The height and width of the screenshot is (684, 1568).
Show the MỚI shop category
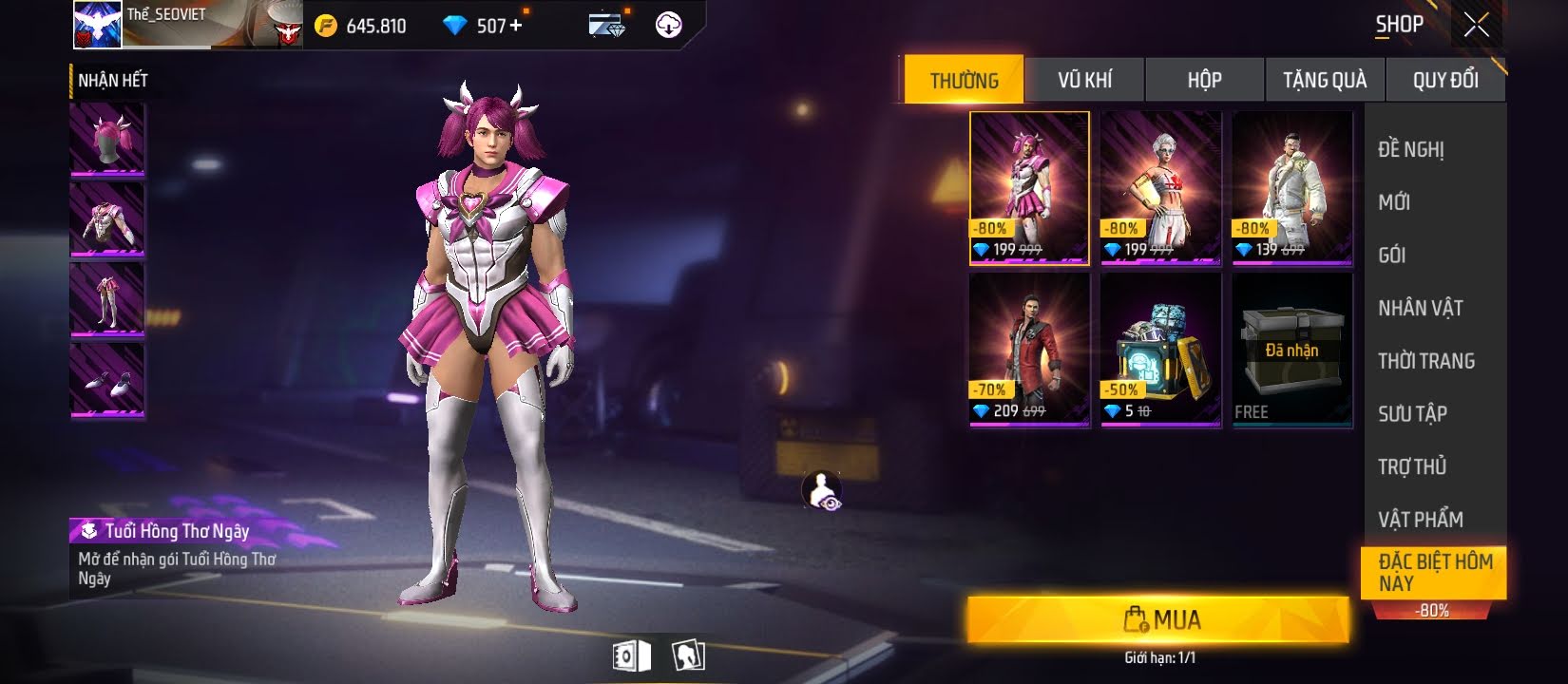(1394, 202)
